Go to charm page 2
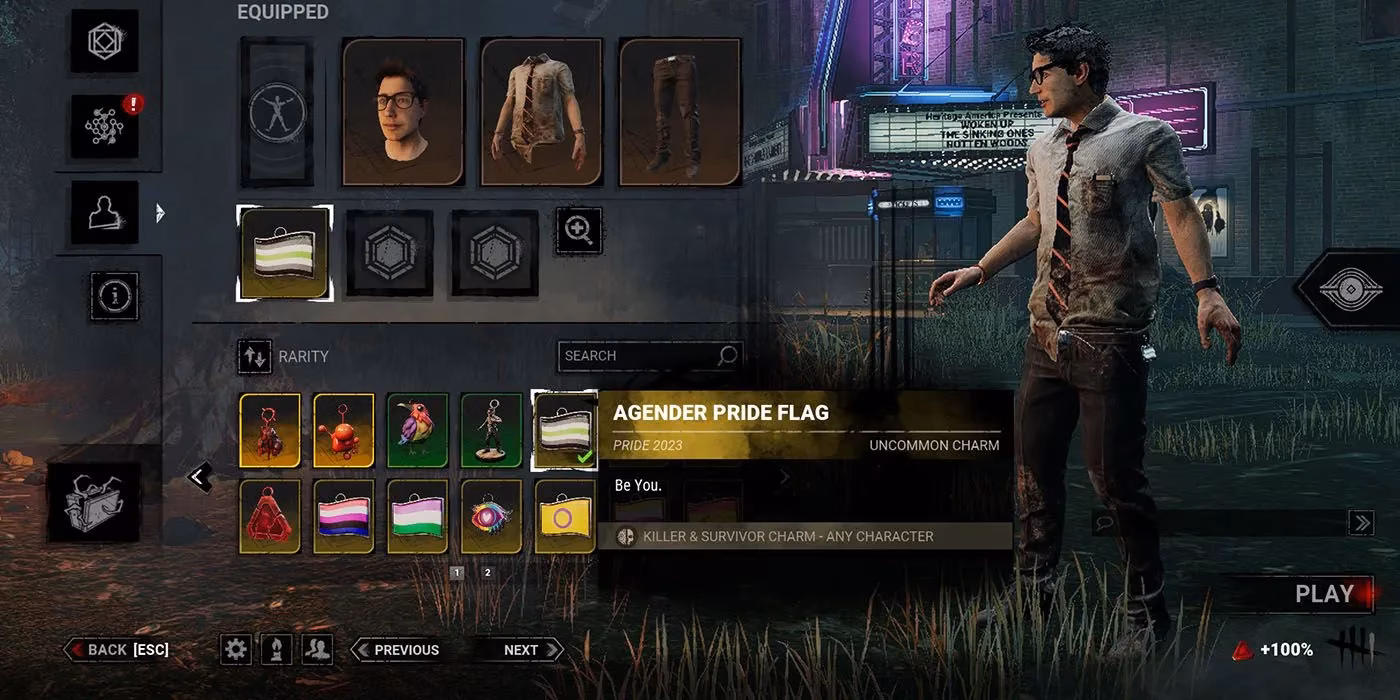The width and height of the screenshot is (1400, 700). point(488,573)
